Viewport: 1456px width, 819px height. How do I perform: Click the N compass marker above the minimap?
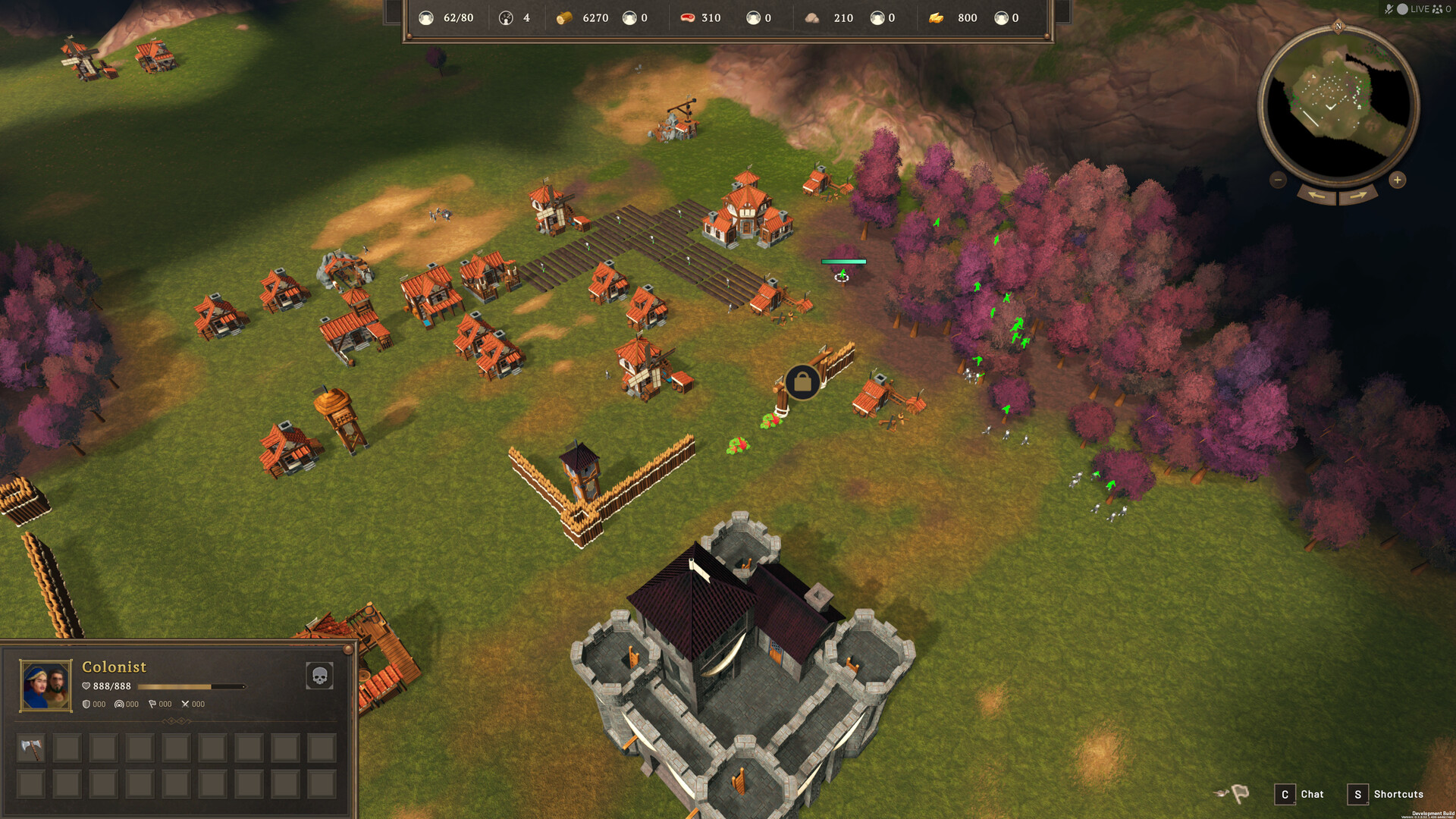[x=1338, y=26]
